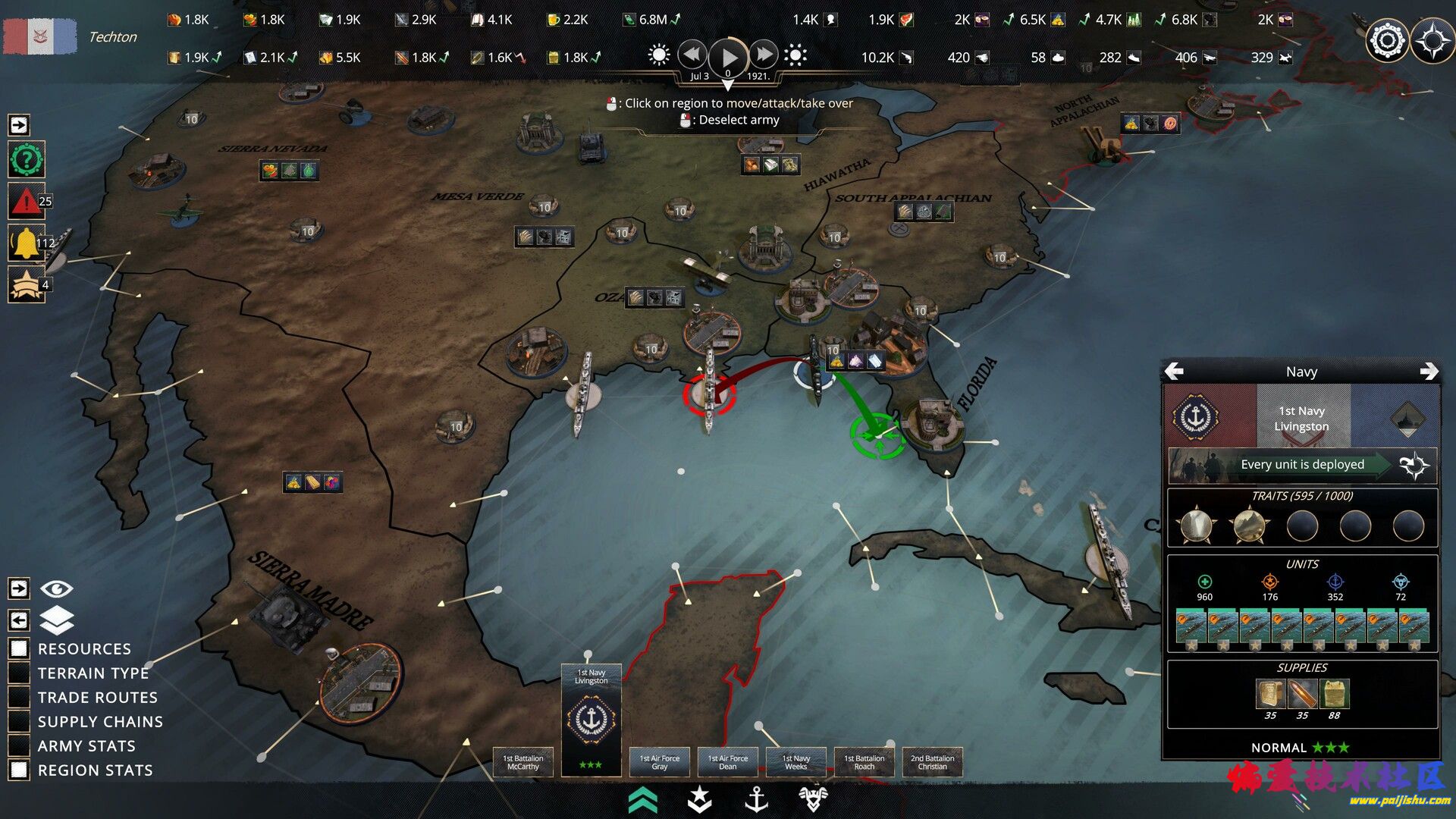
Task: Open the anchor navy tab
Action: [756, 799]
